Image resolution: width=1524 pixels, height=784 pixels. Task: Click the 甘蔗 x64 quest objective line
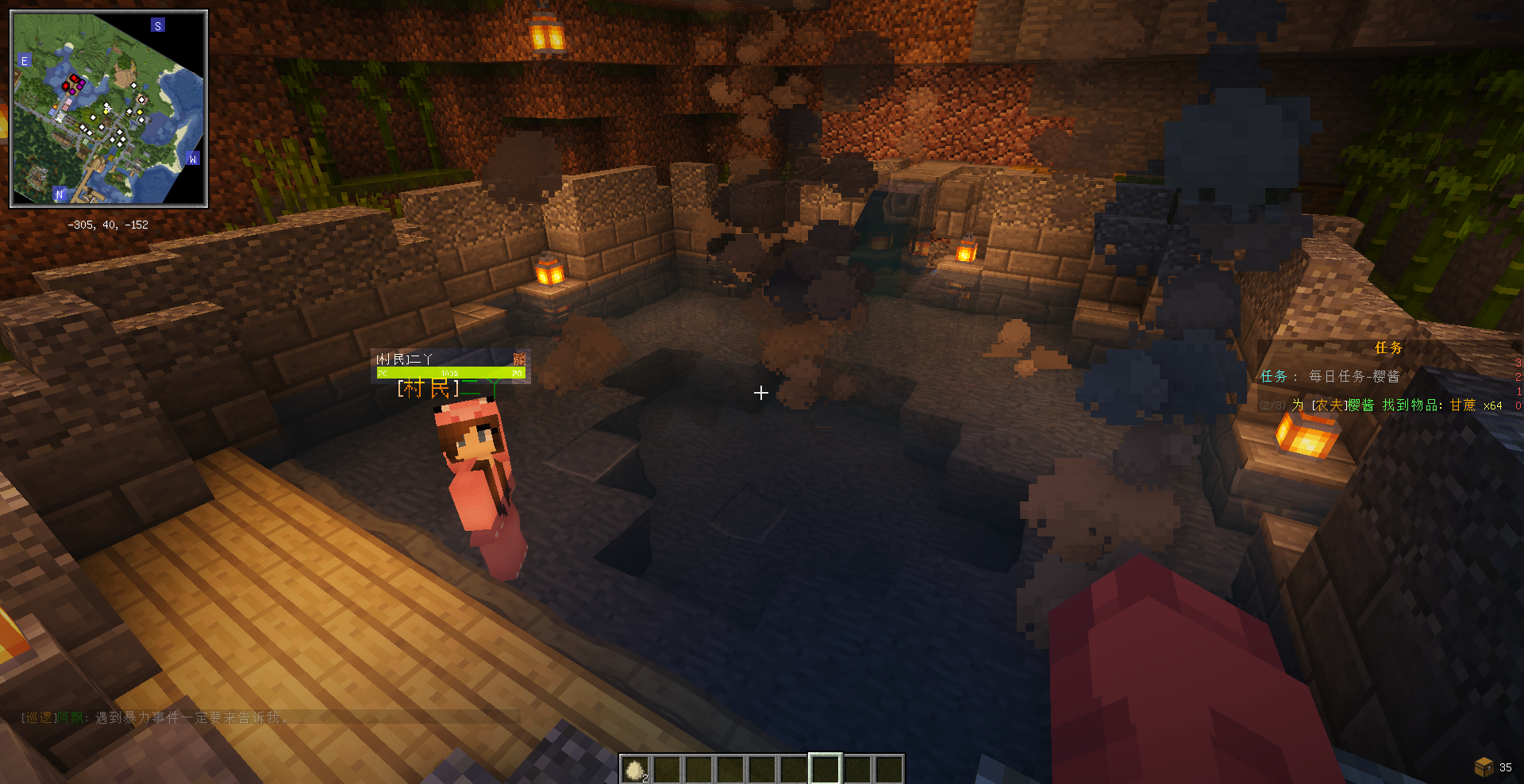coord(1397,405)
